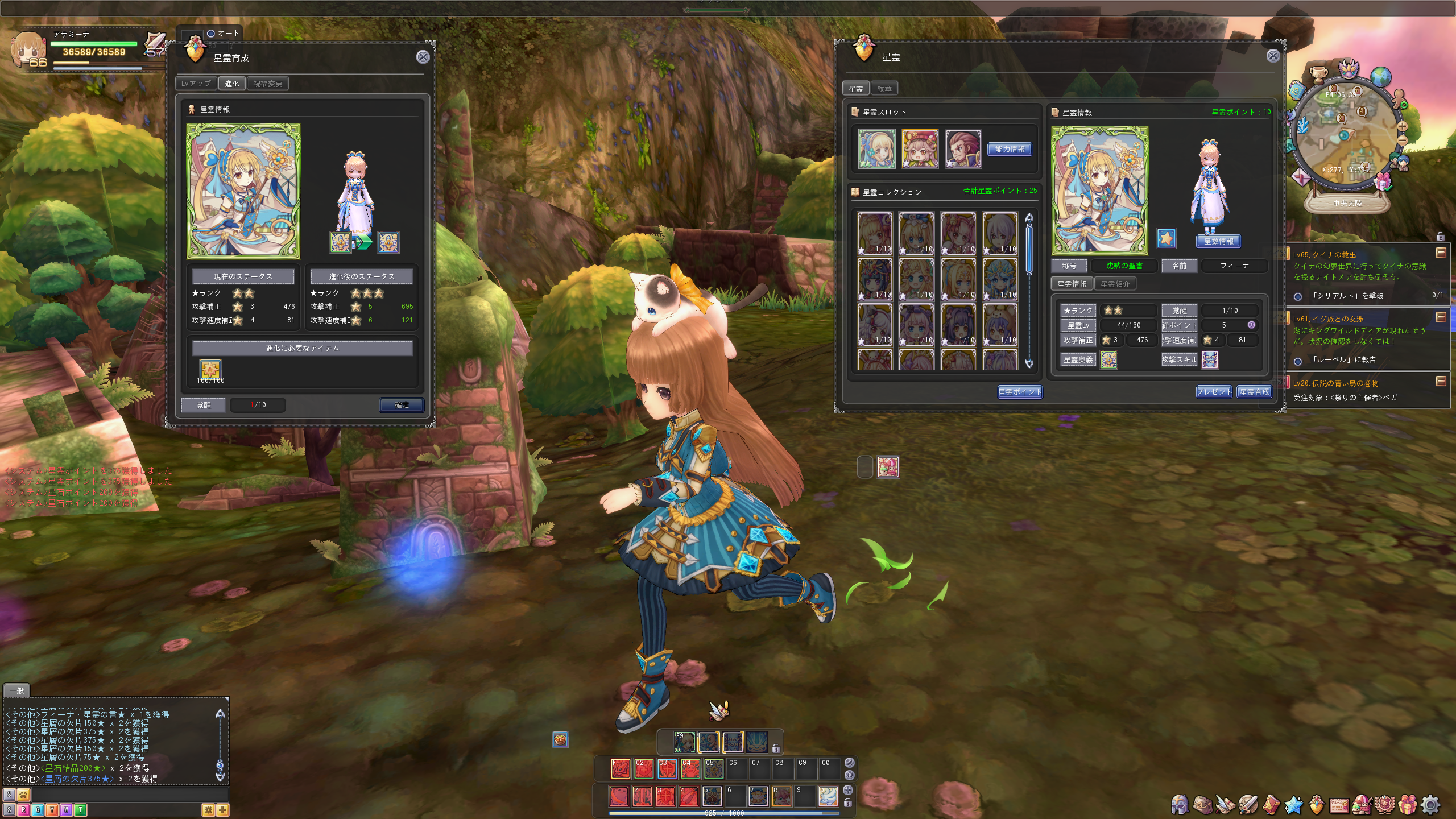Select the red-haired man spirit slot
Image resolution: width=1456 pixels, height=819 pixels.
click(x=963, y=149)
